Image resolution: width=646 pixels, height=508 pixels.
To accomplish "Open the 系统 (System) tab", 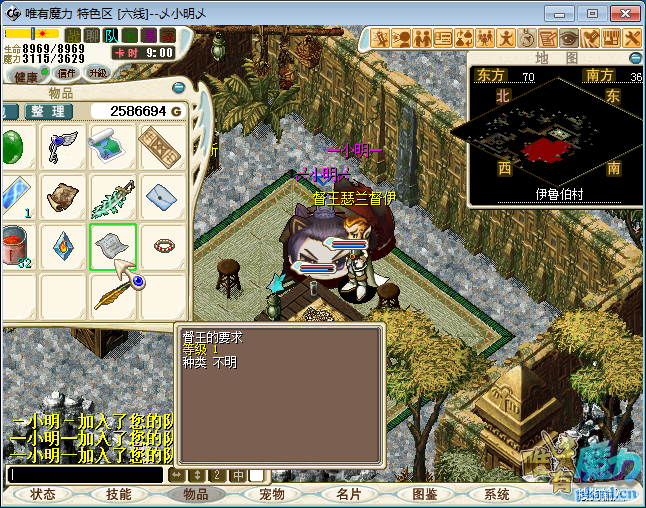I will (x=497, y=494).
